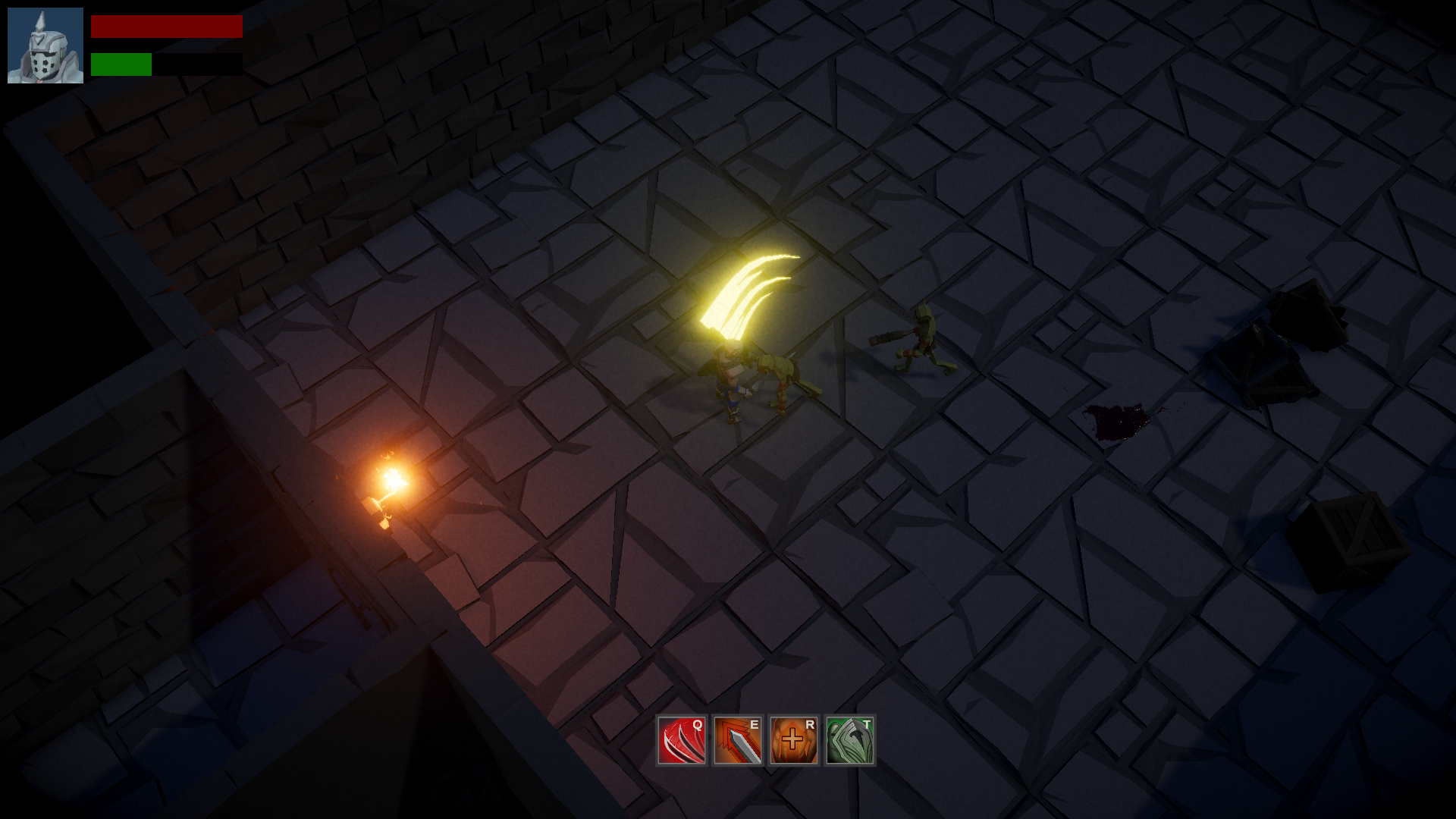Select the green shield gauntlet ability
The image size is (1456, 819).
[x=850, y=740]
